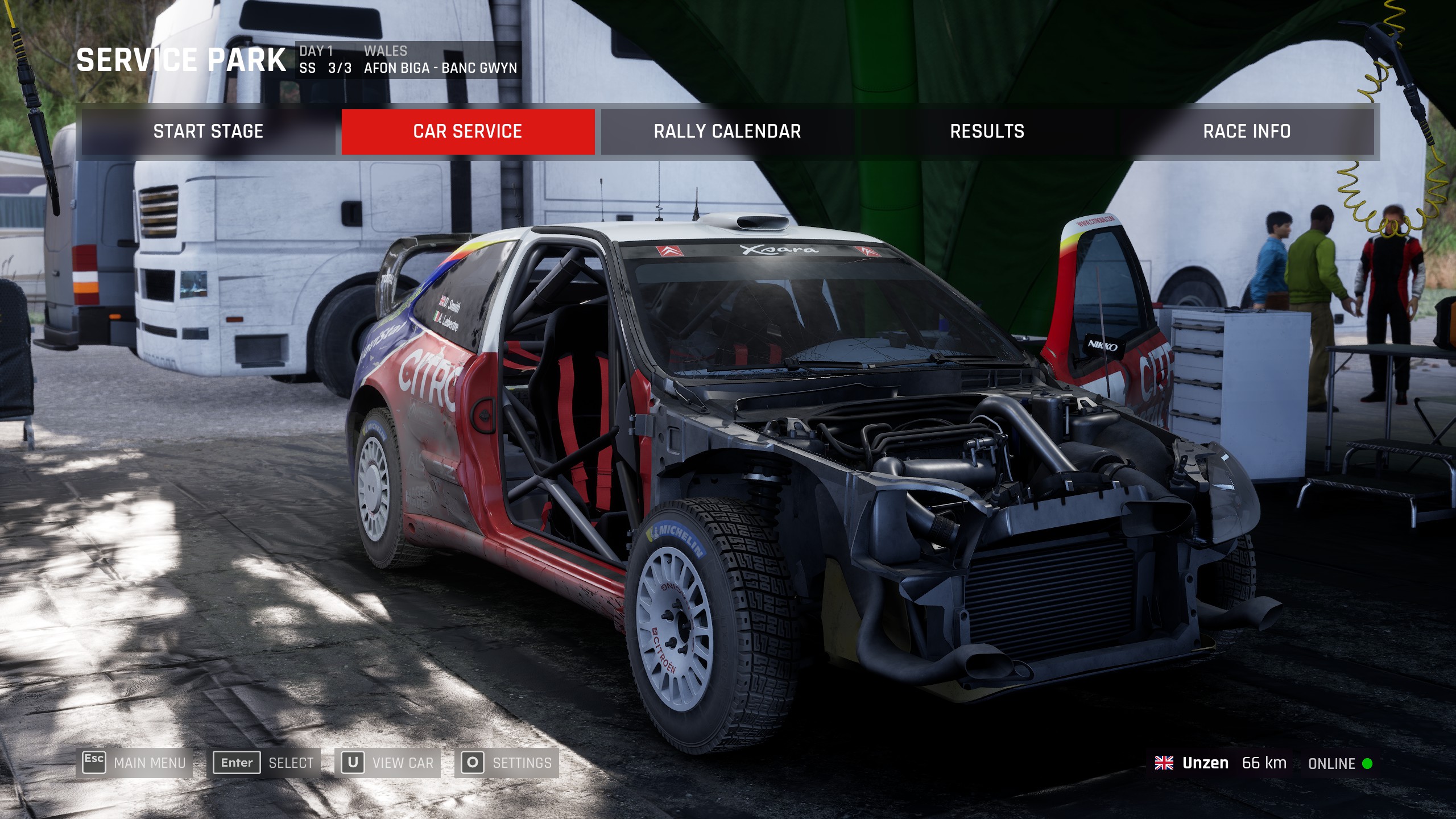Open the Rally Calendar
The image size is (1456, 819).
727,131
